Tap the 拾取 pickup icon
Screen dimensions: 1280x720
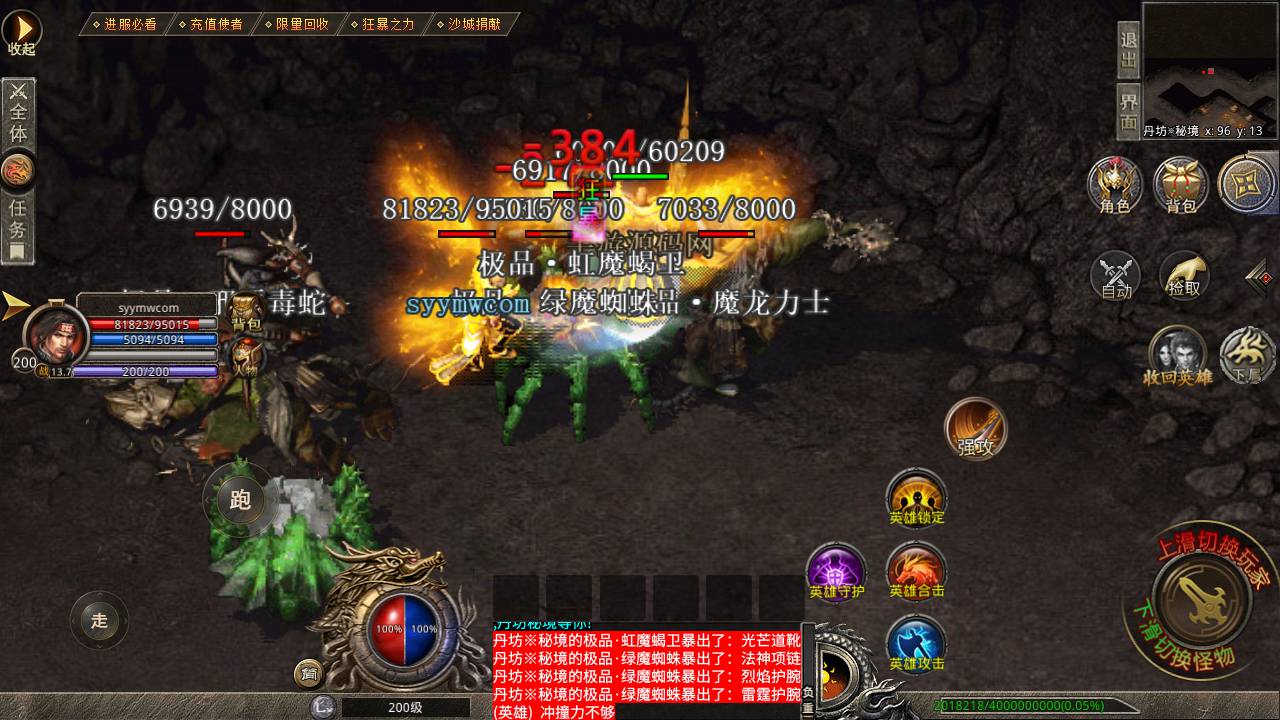click(x=1184, y=275)
